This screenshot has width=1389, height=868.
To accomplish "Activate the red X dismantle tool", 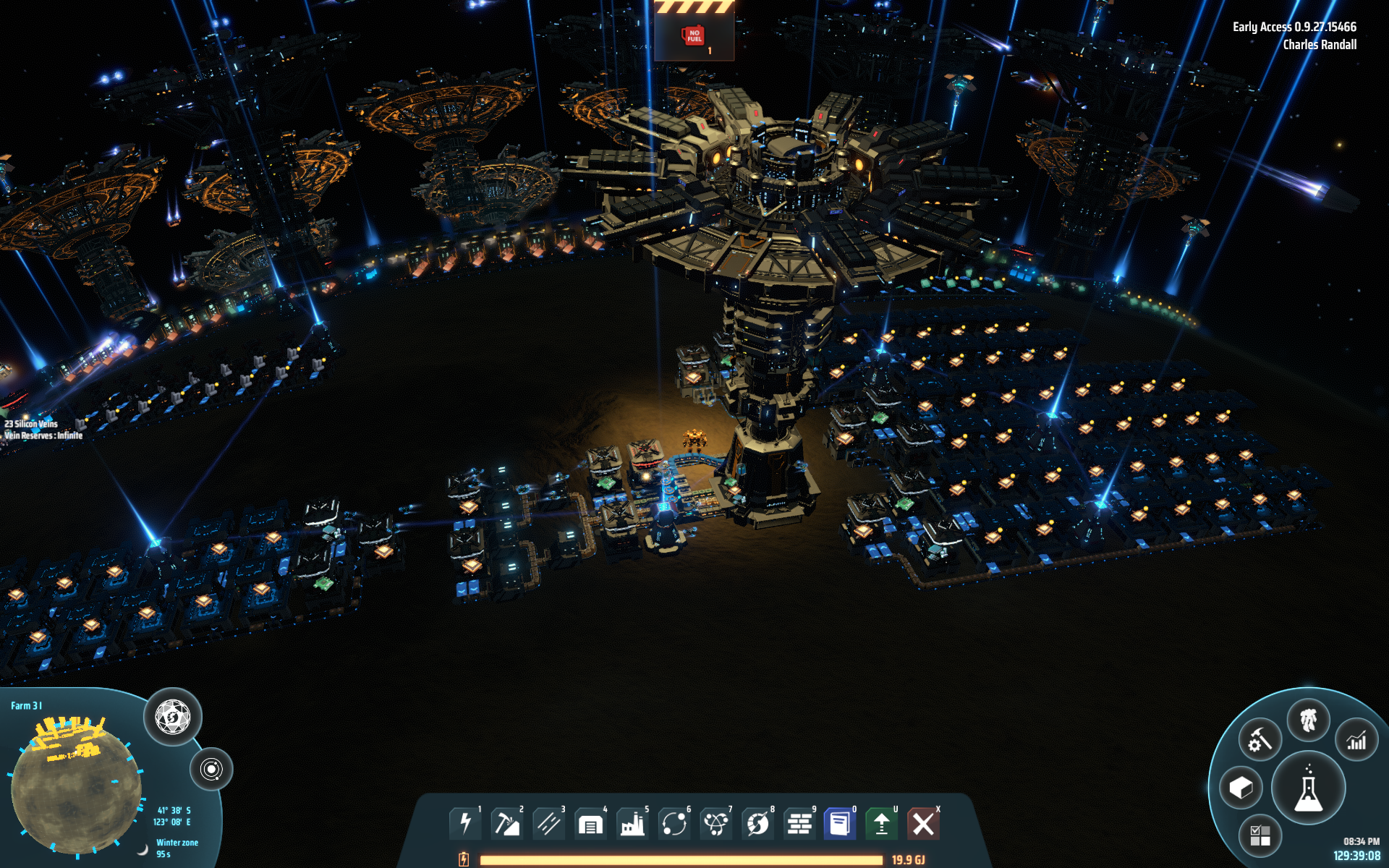I will pos(923,824).
